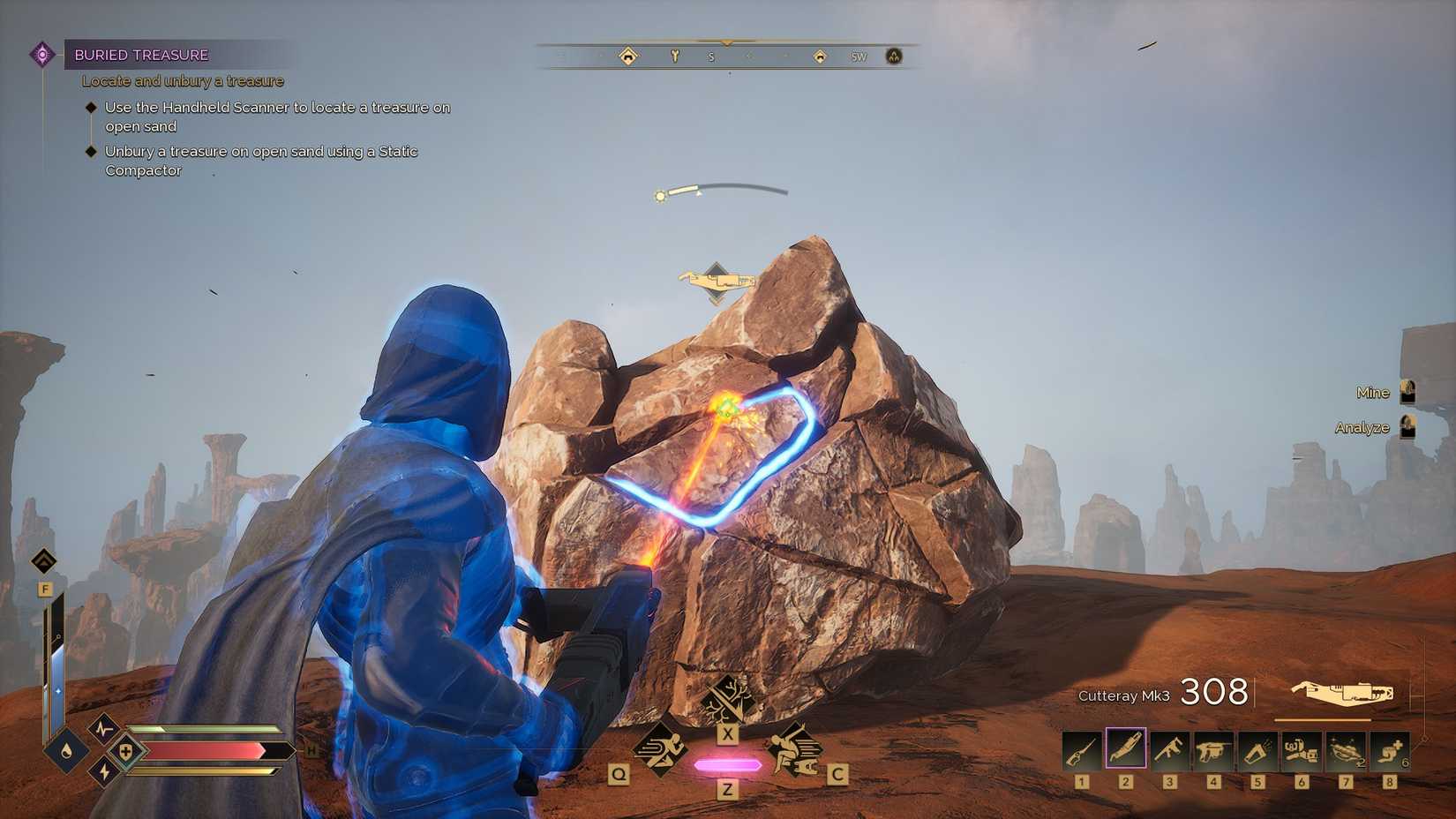Toggle the lightning energy status icon
Viewport: 1456px width, 819px height.
(x=103, y=771)
